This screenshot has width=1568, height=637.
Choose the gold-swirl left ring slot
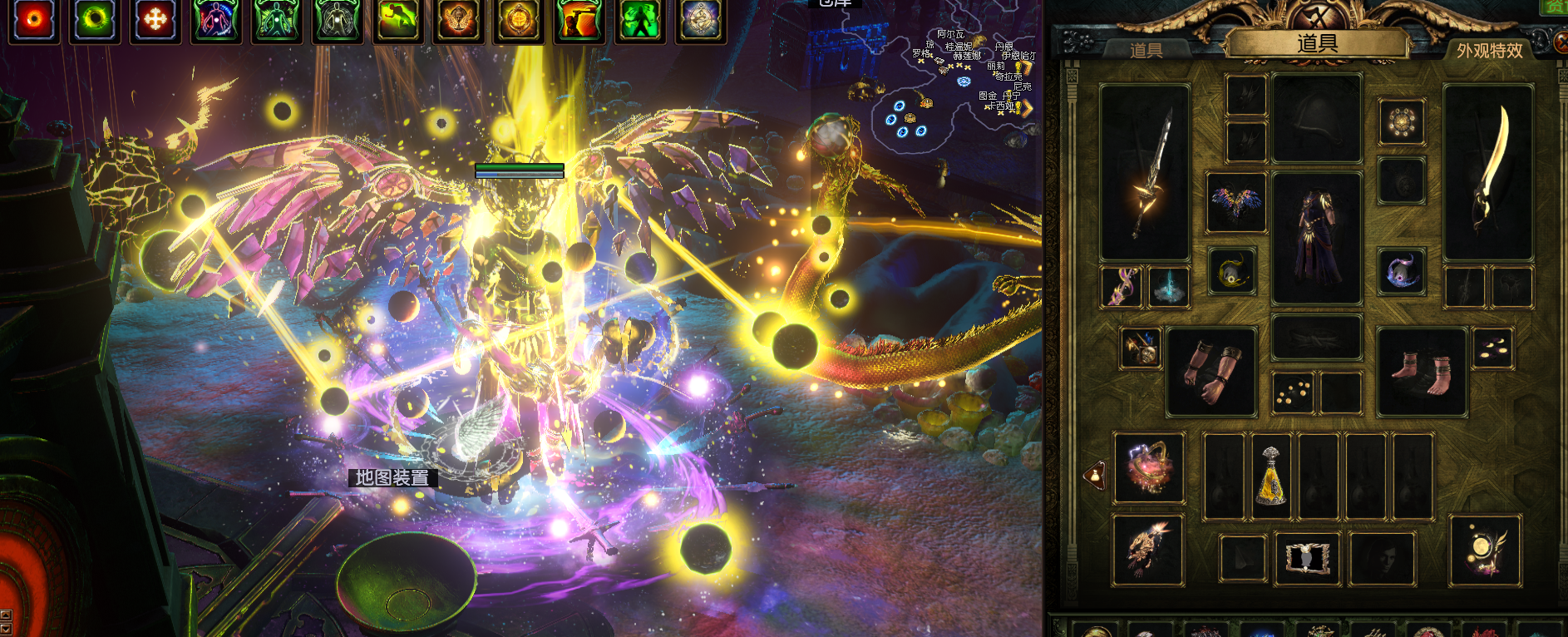(x=1232, y=271)
